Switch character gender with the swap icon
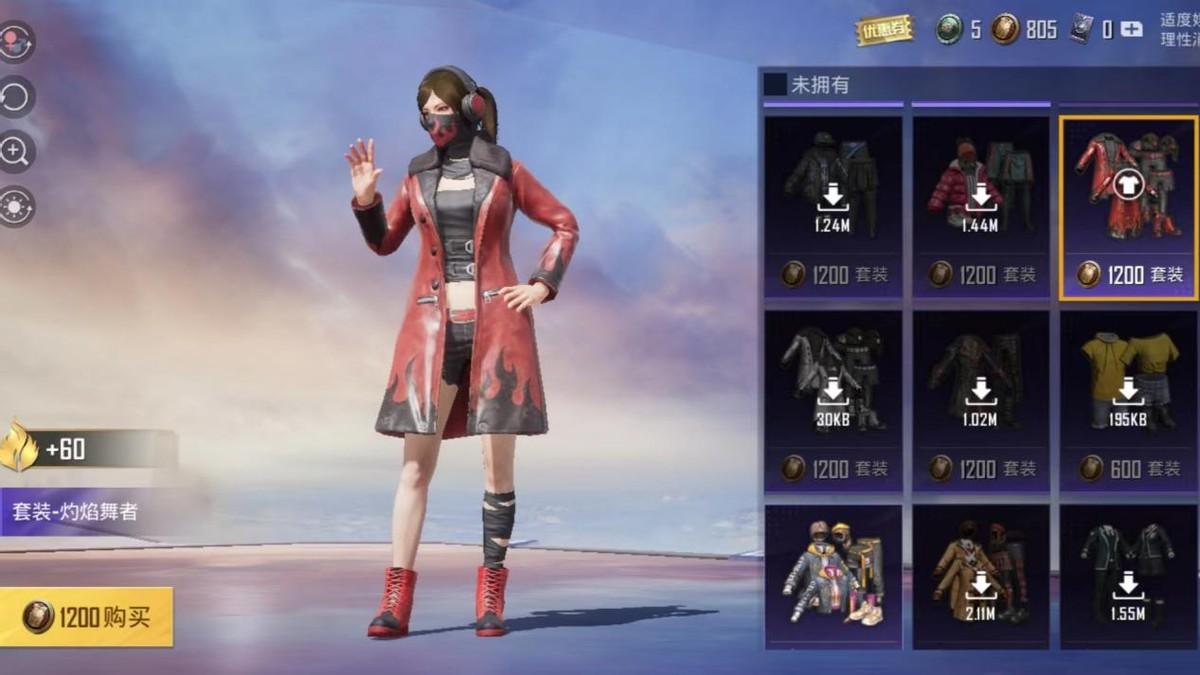 (x=17, y=42)
